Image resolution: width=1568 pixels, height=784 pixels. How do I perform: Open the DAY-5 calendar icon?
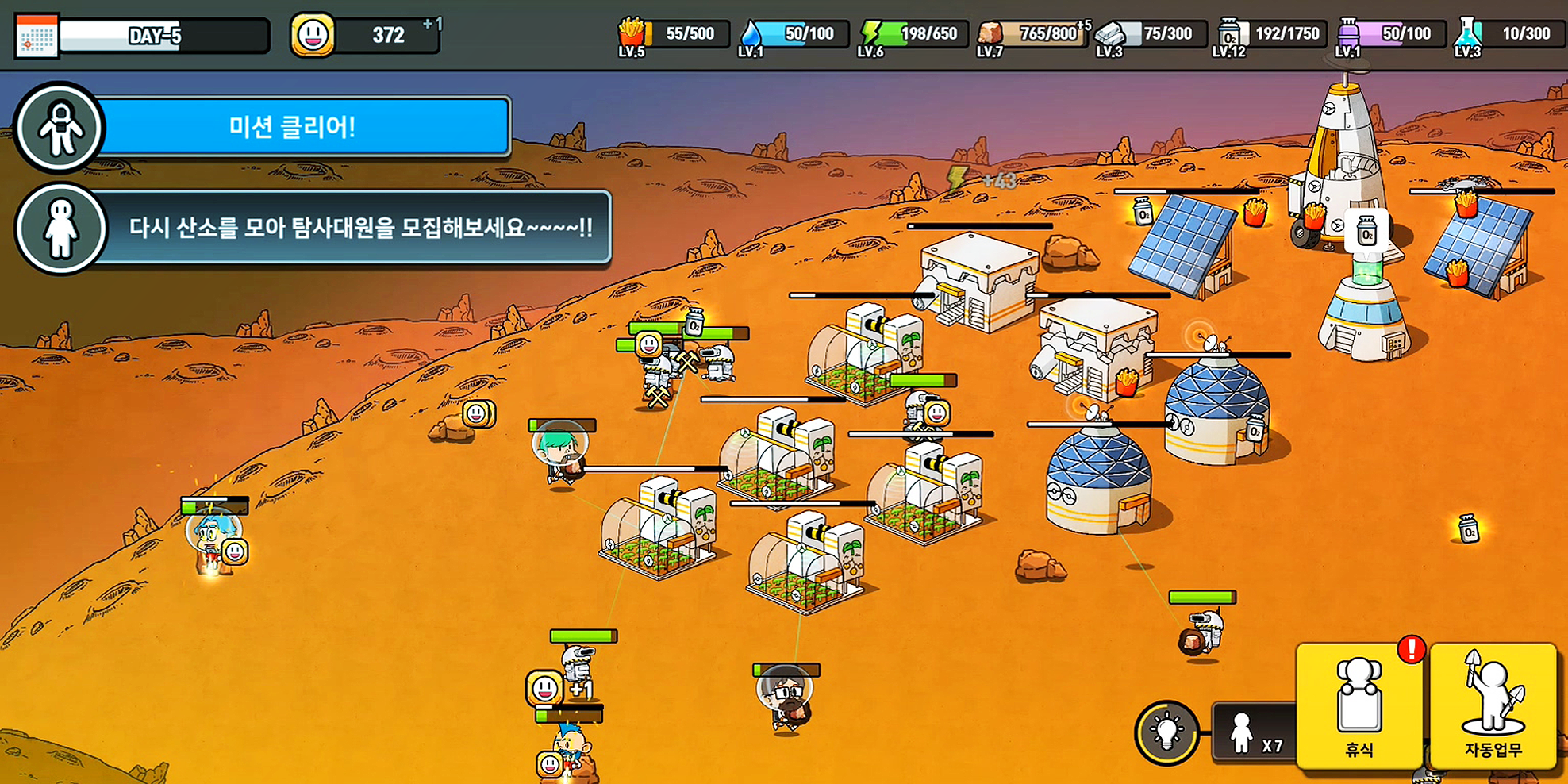coord(37,37)
